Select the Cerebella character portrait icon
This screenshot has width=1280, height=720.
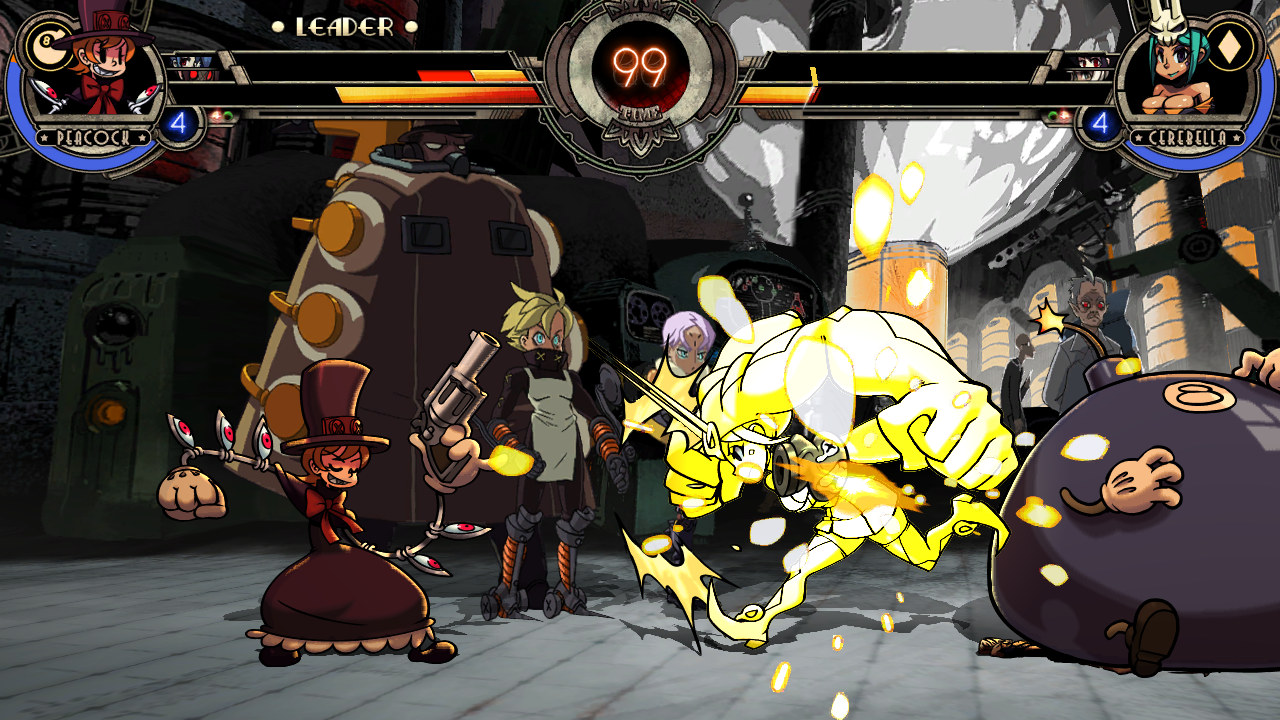[x=1180, y=70]
